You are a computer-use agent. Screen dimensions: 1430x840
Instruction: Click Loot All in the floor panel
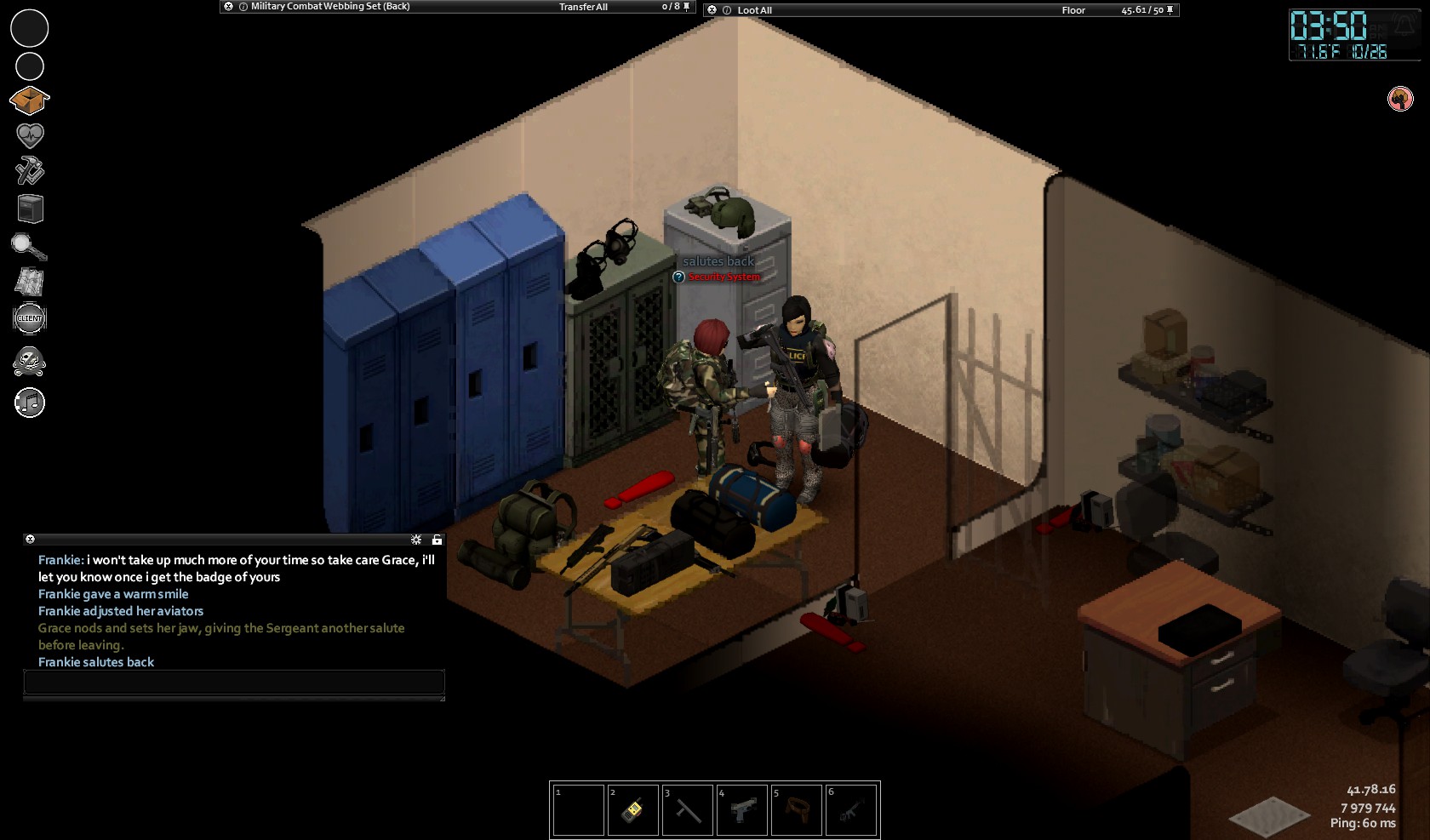point(754,10)
